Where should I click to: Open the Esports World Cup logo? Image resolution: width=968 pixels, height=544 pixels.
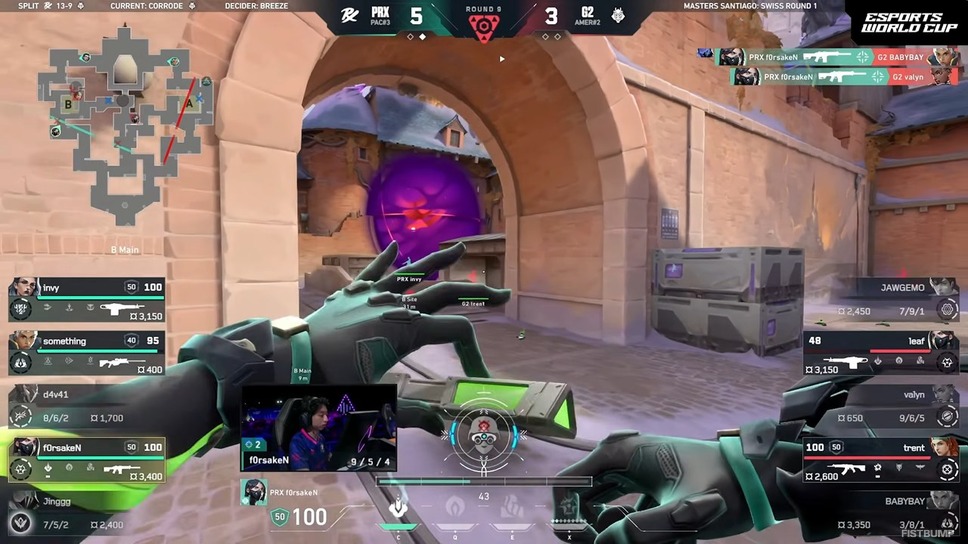coord(903,24)
